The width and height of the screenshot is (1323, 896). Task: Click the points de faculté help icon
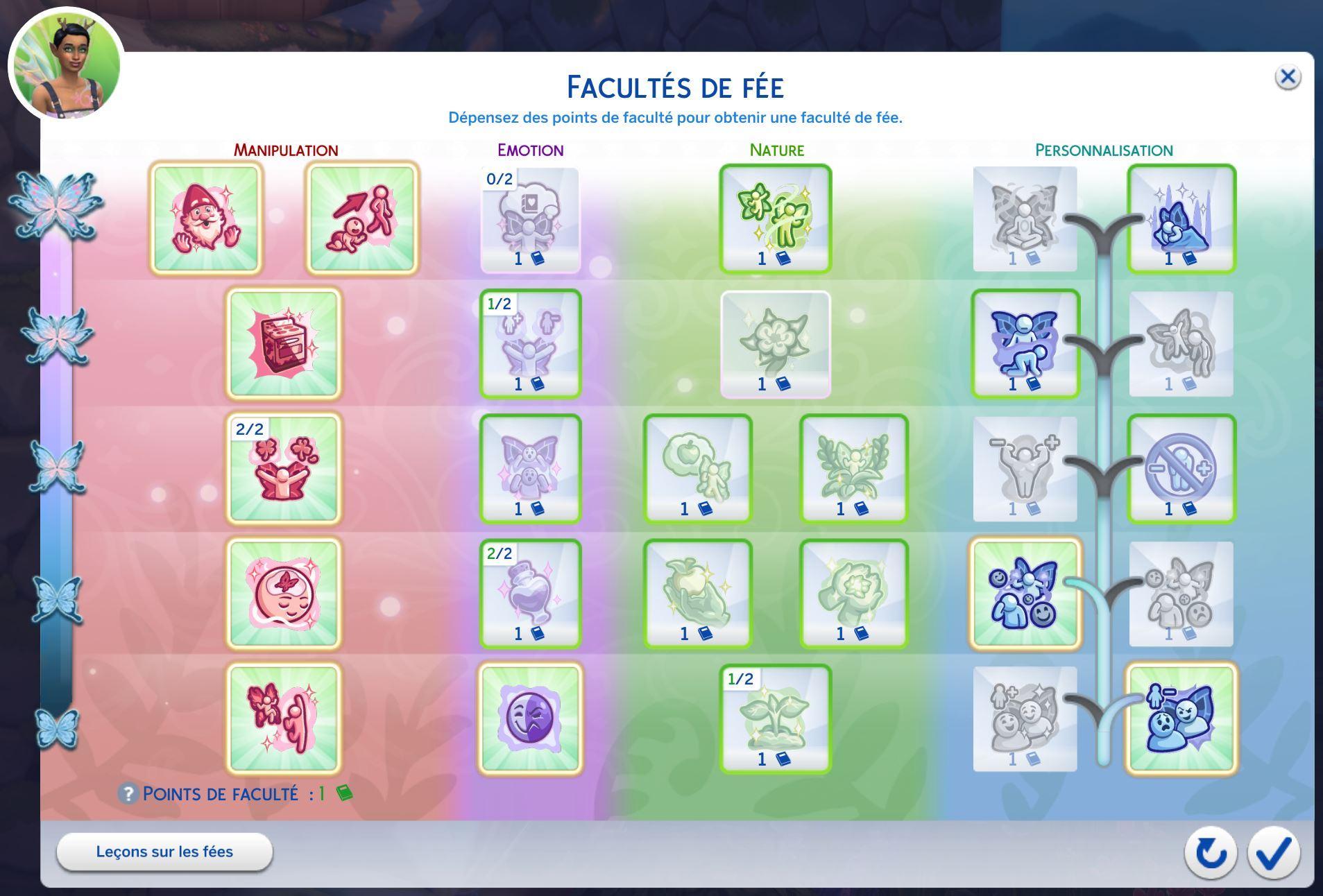128,794
